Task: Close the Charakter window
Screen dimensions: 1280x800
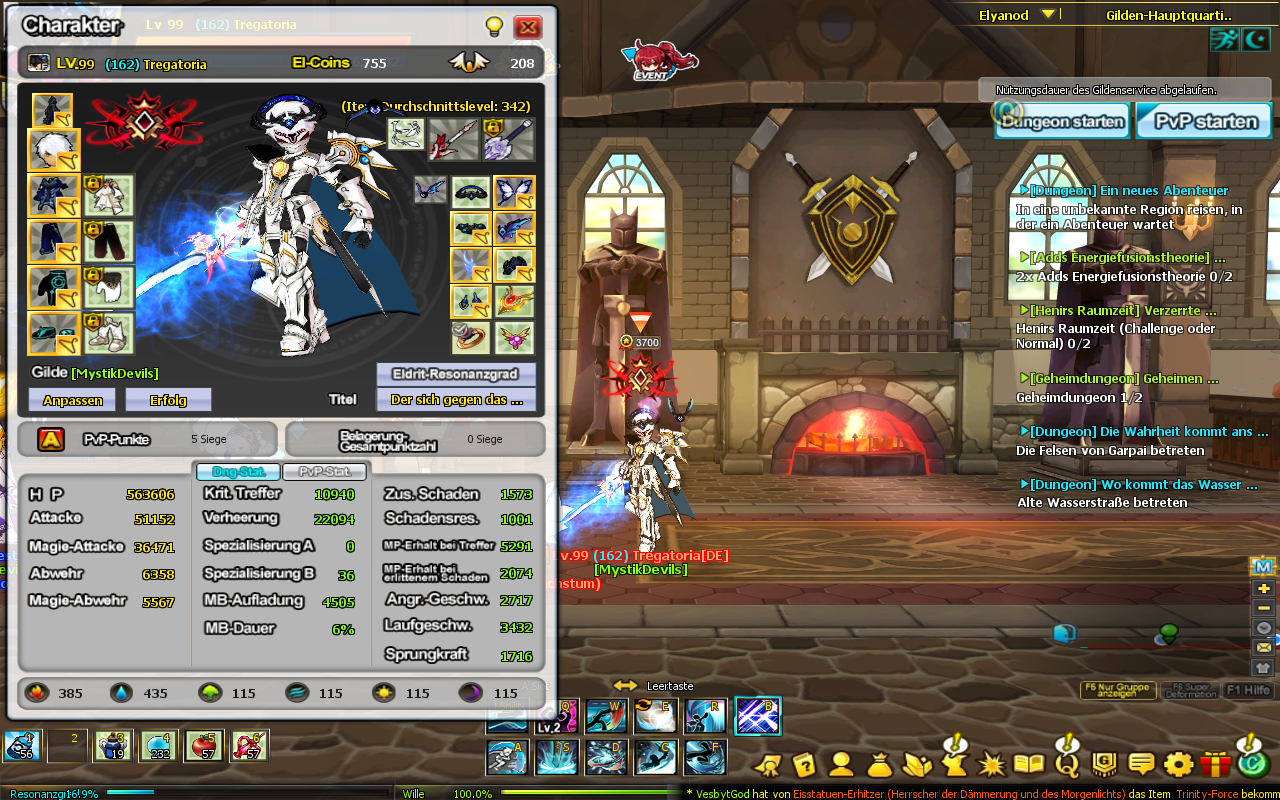Action: tap(527, 27)
